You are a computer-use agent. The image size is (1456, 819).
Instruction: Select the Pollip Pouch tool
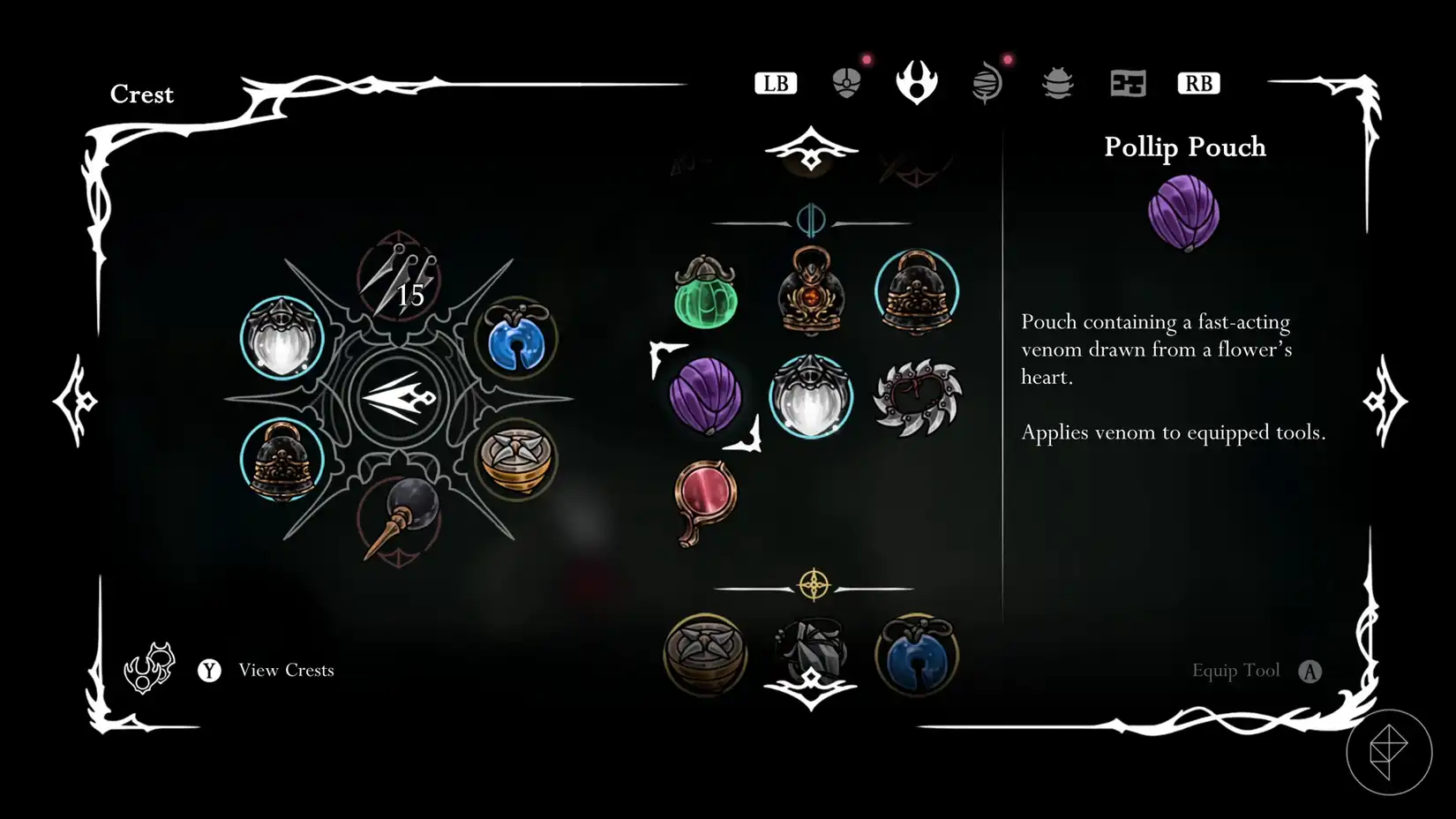pyautogui.click(x=704, y=397)
